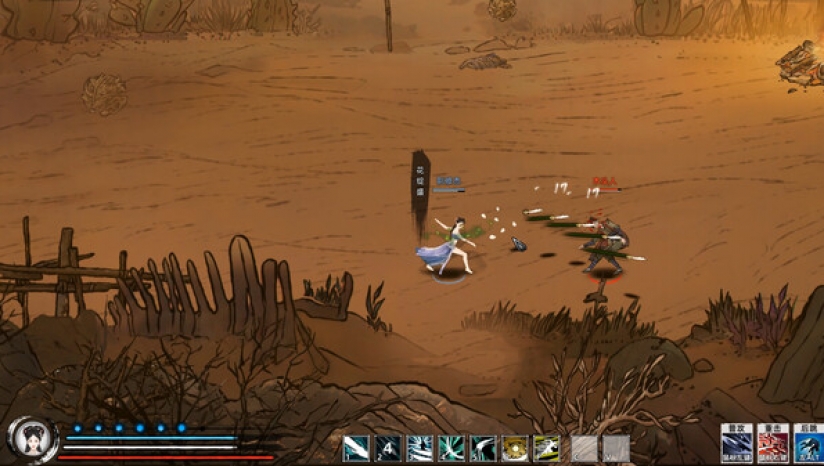Open the character portrait in the corner
The image size is (824, 466).
(27, 439)
